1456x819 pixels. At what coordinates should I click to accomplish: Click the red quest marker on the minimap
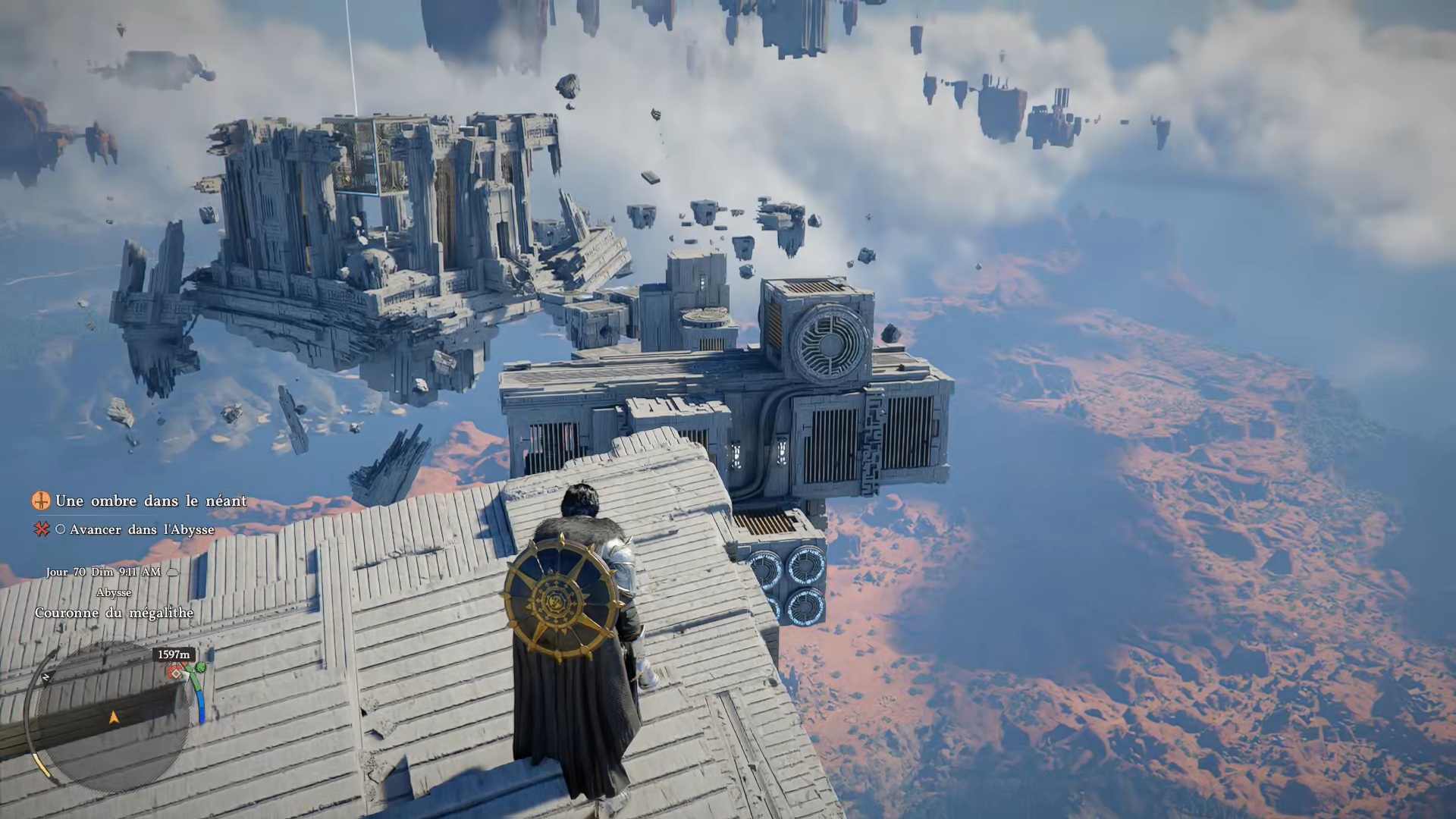point(177,672)
